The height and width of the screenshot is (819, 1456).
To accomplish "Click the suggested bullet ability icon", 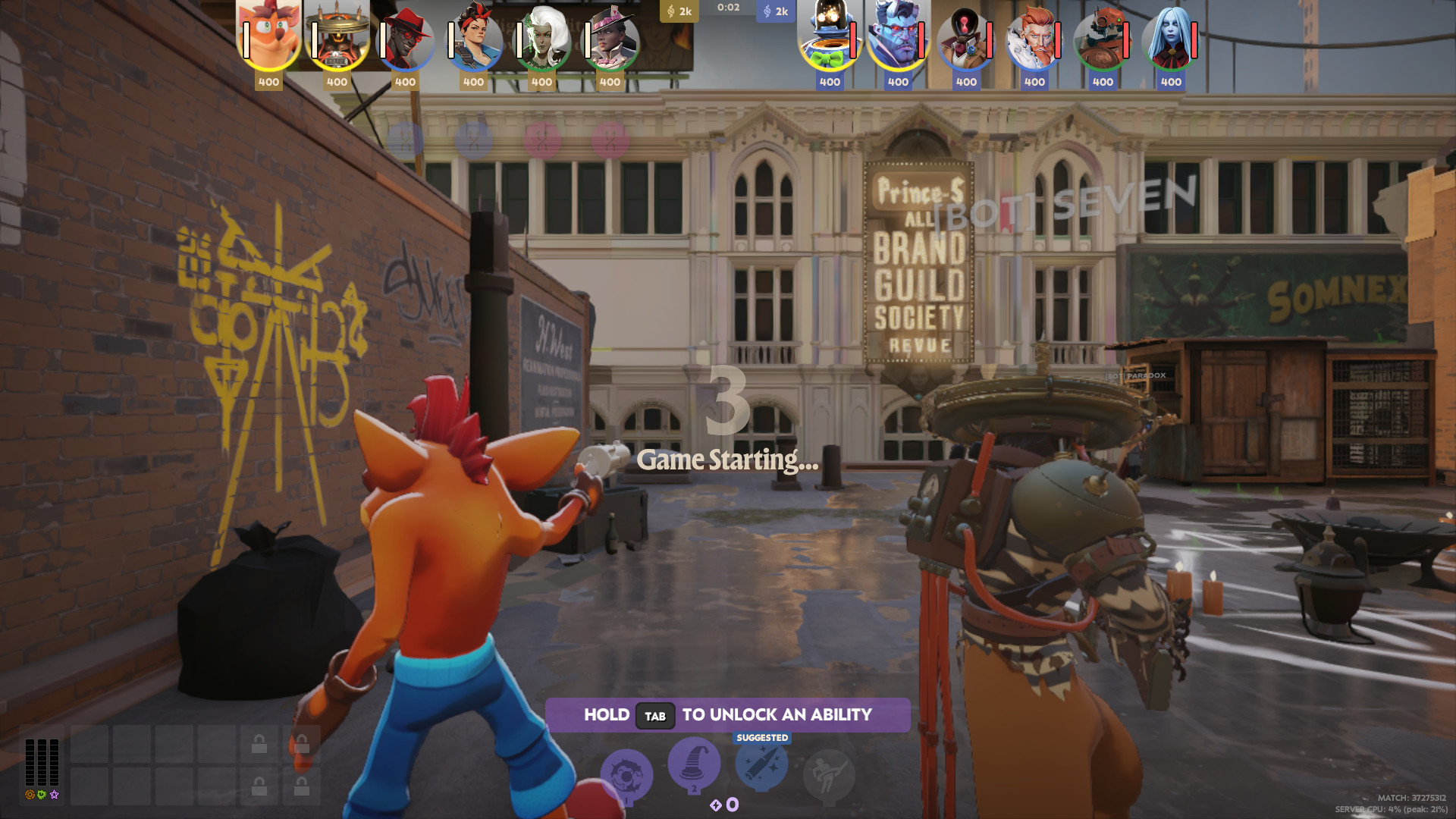I will [x=761, y=767].
